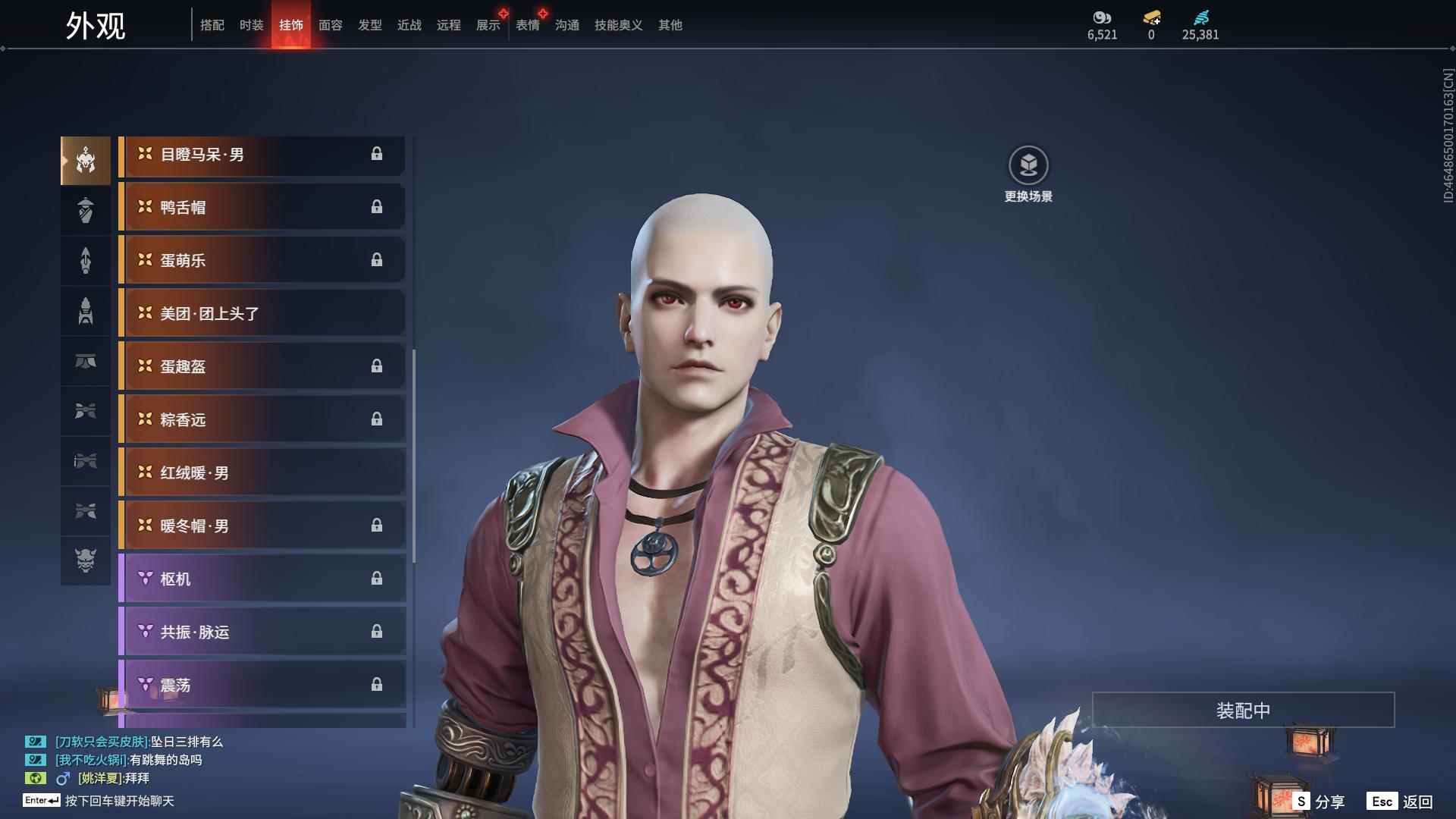Open the 近战 weapon skins tab
Viewport: 1456px width, 819px height.
coord(409,25)
